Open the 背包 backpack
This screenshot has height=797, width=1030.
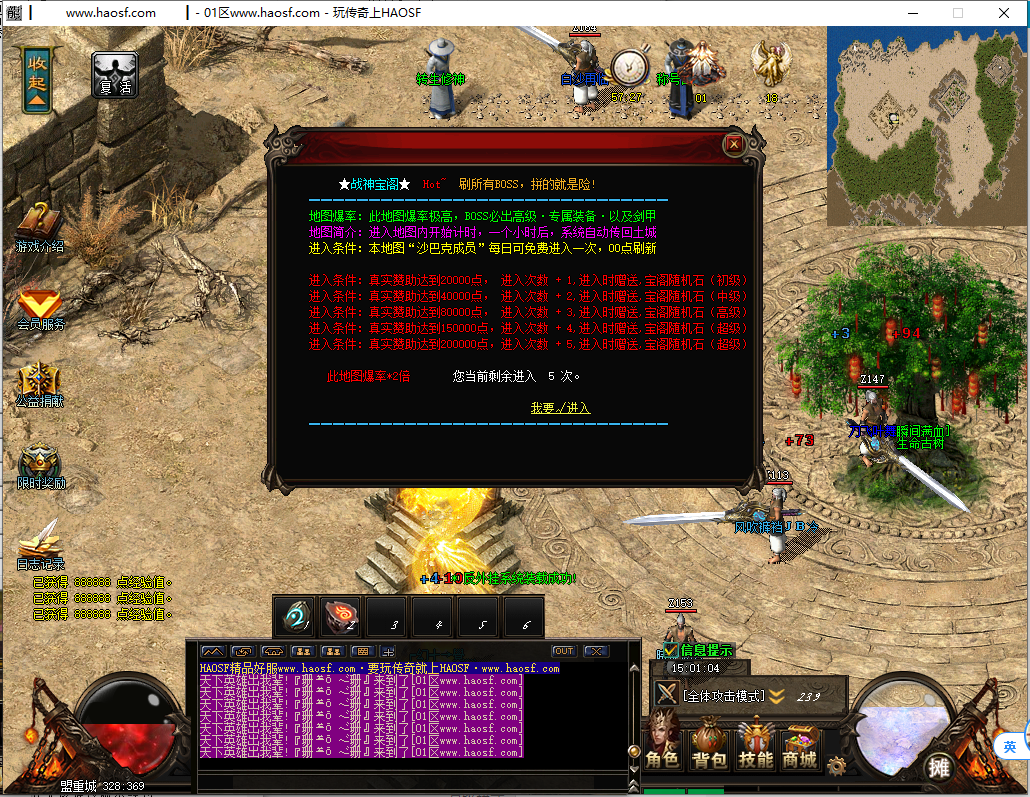[x=710, y=747]
